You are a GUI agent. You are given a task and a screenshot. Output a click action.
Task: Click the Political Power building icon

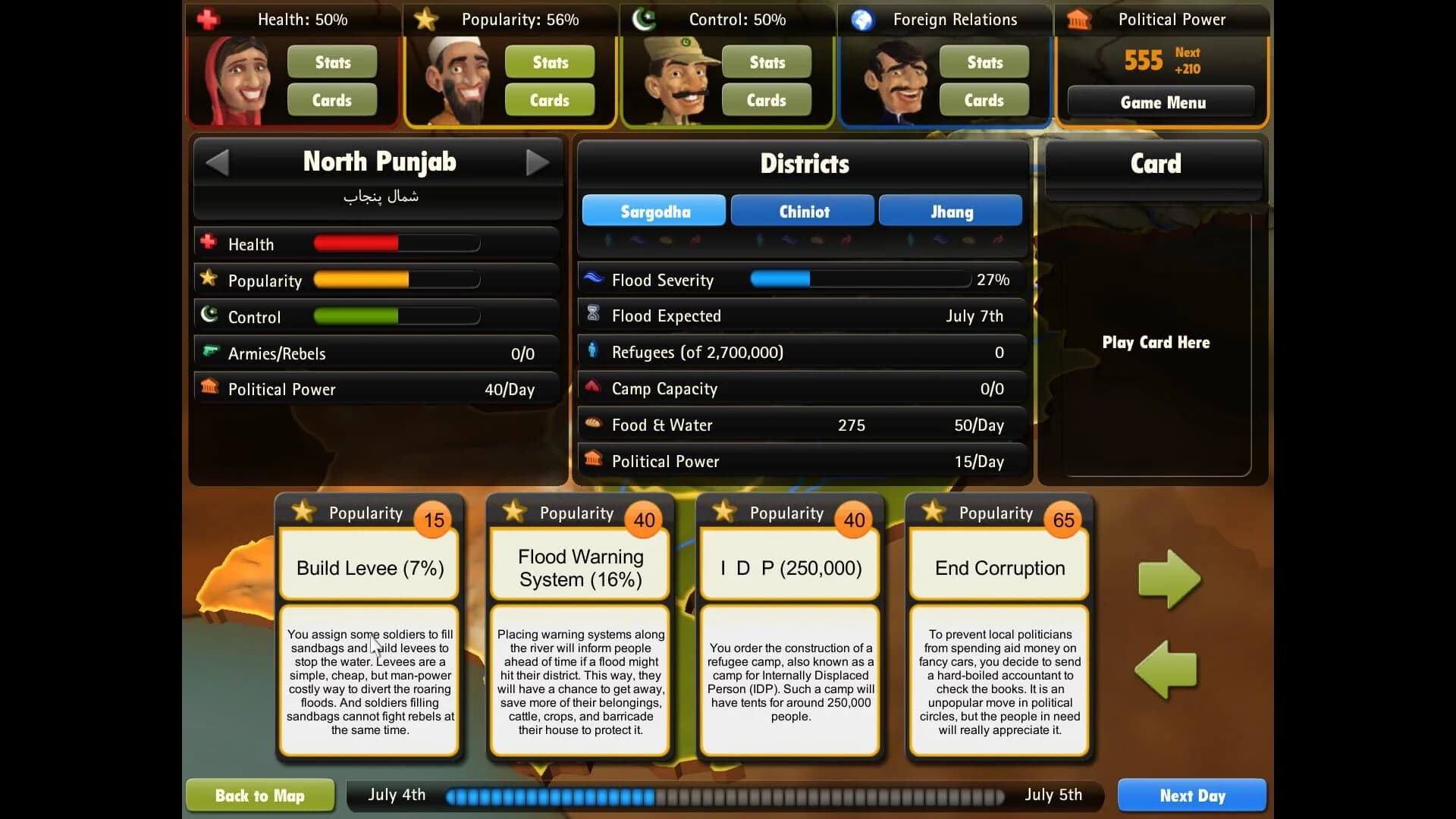tap(209, 388)
